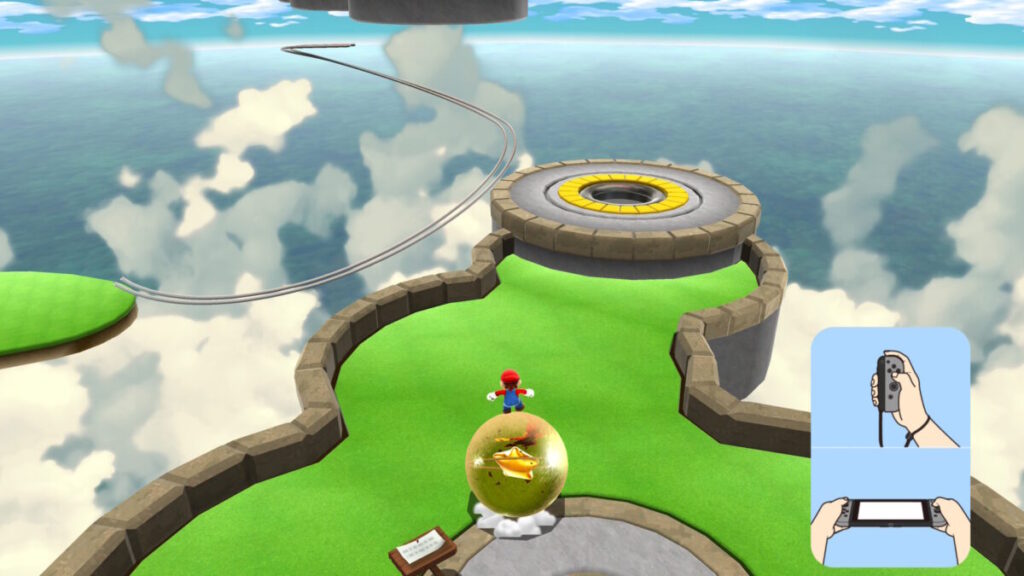Select the upright Joy-Con control illustration

(x=890, y=388)
